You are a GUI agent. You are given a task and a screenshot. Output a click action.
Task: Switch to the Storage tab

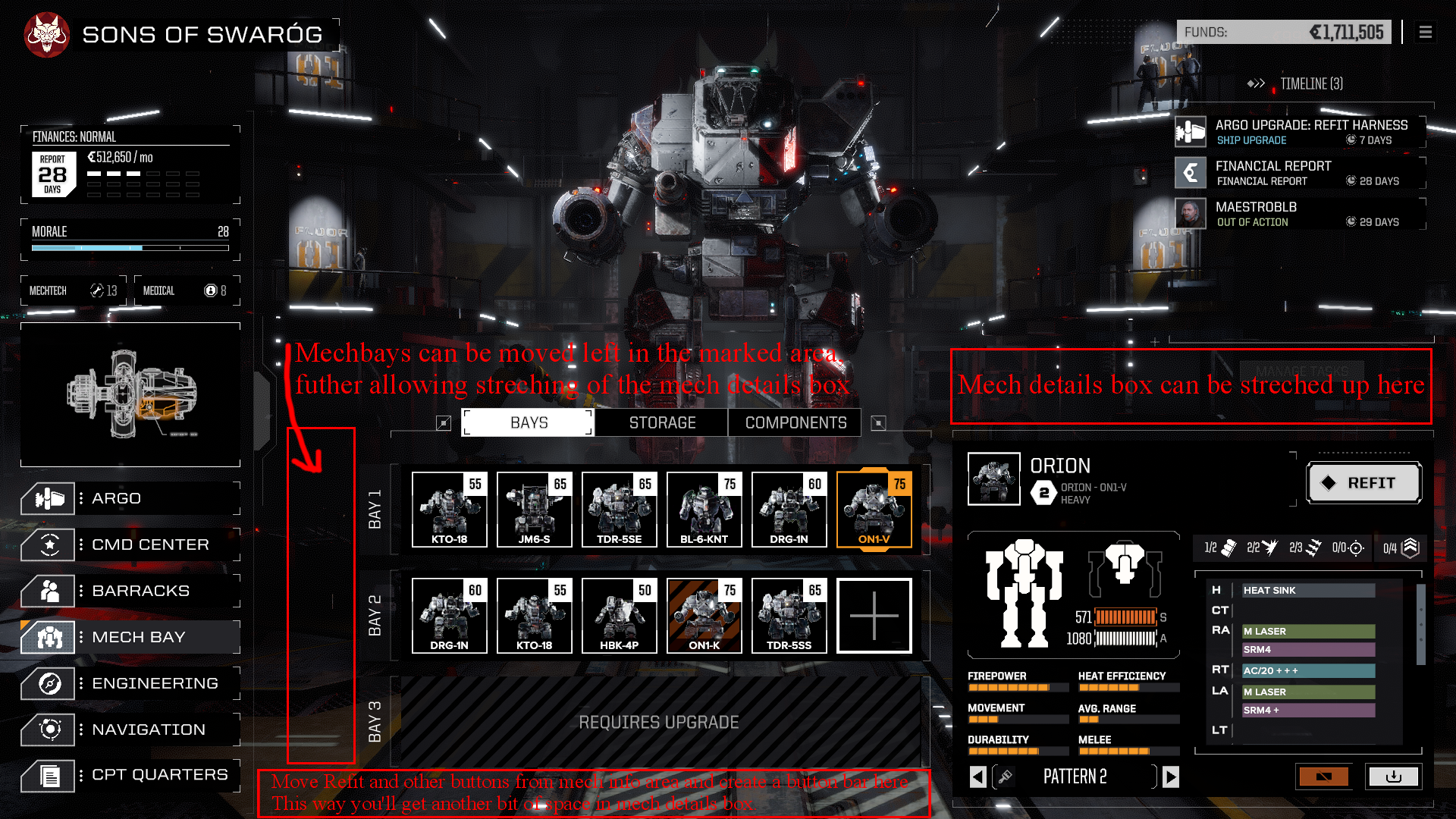(x=661, y=422)
